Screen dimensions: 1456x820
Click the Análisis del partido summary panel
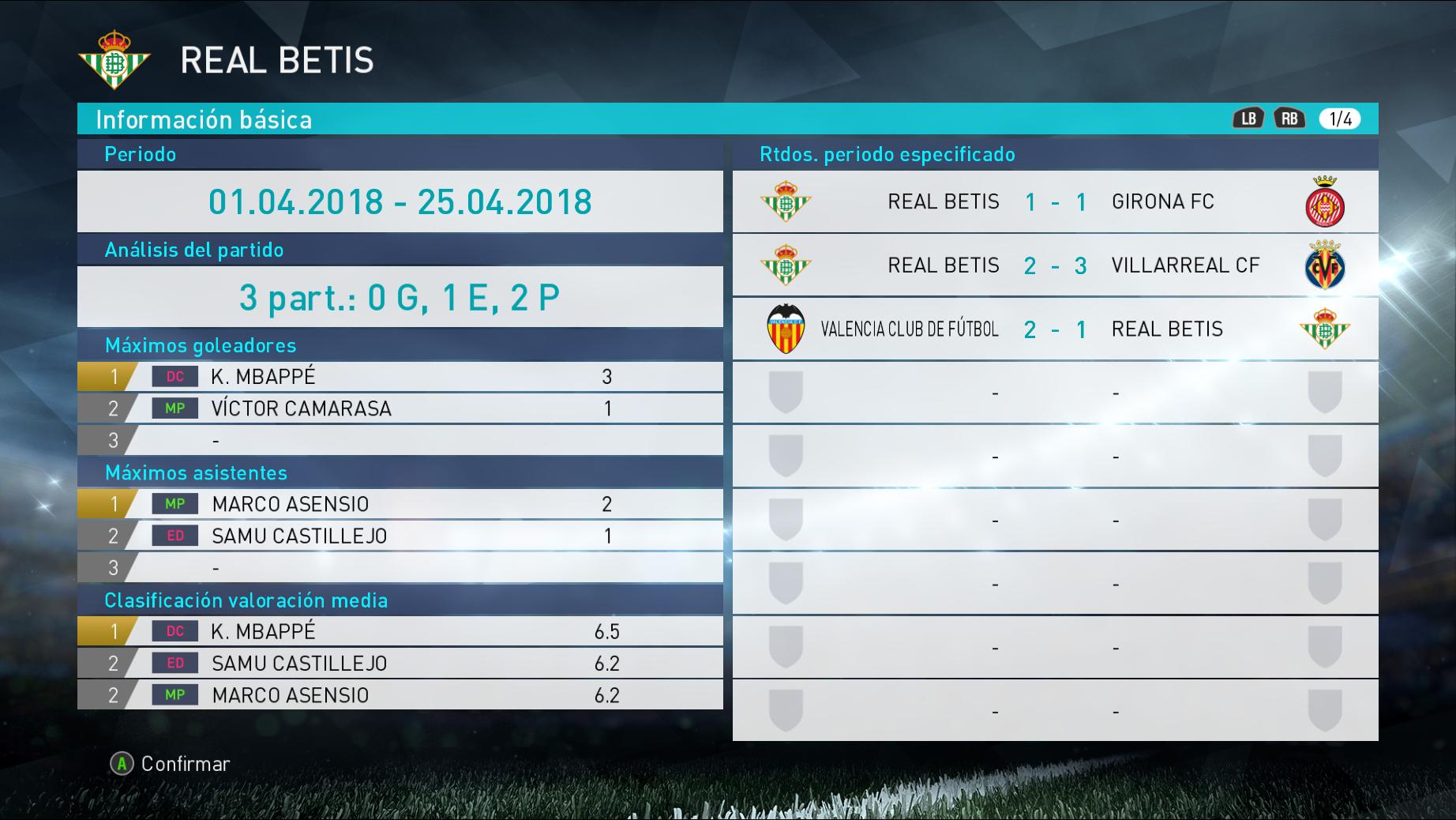pyautogui.click(x=400, y=297)
